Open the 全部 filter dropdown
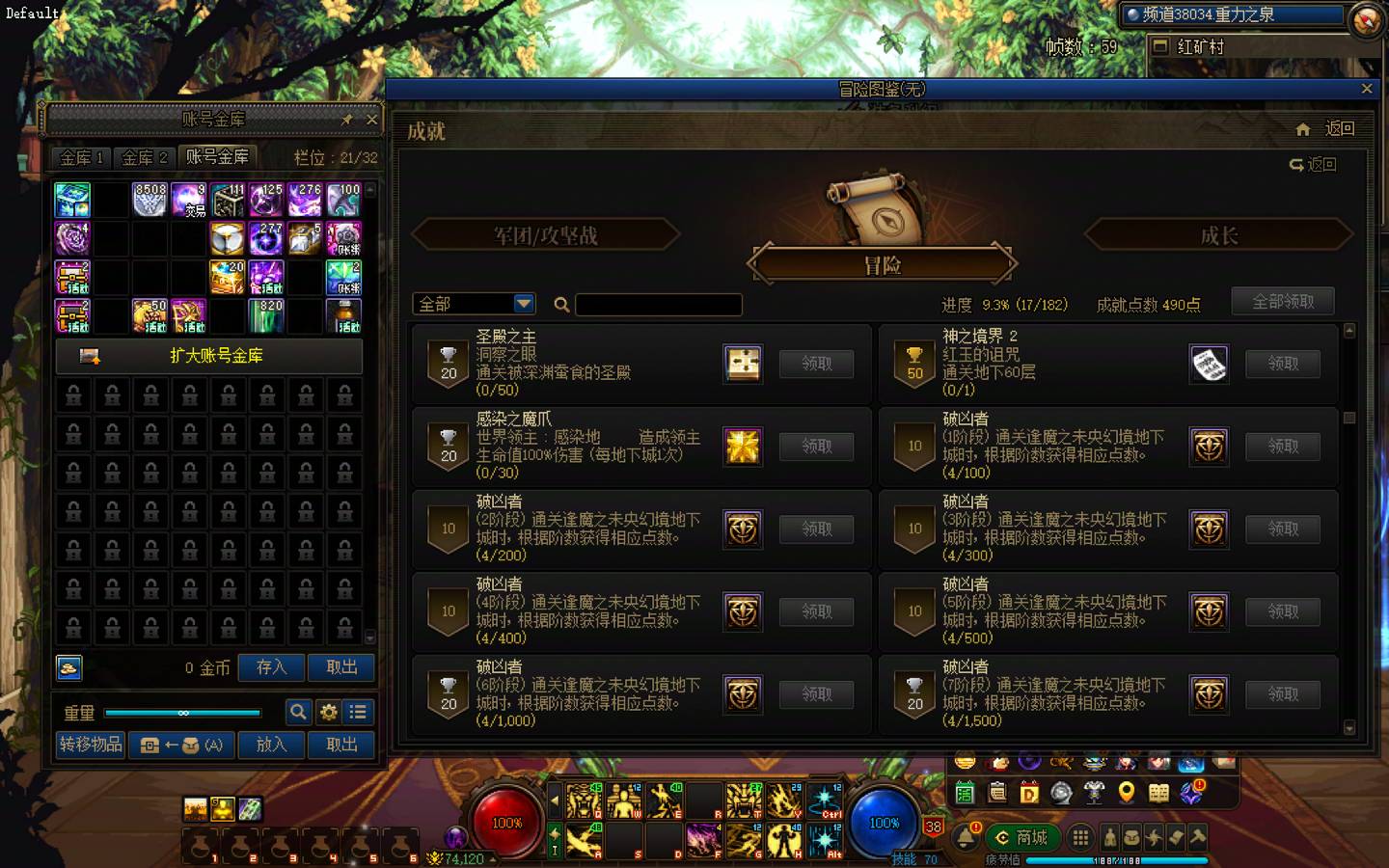Image resolution: width=1389 pixels, height=868 pixels. 473,303
